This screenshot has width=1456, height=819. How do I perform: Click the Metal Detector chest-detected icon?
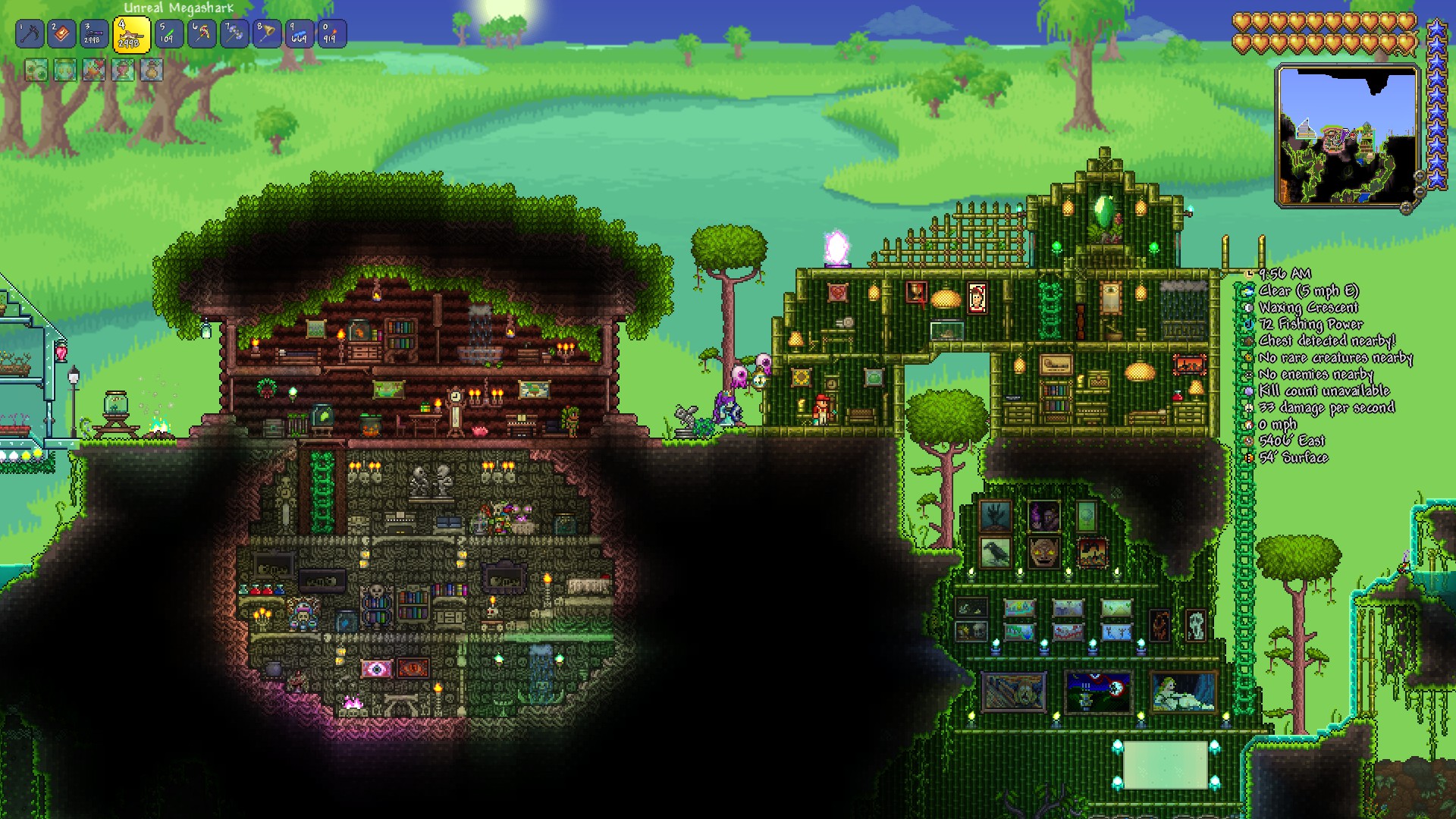coord(1247,341)
